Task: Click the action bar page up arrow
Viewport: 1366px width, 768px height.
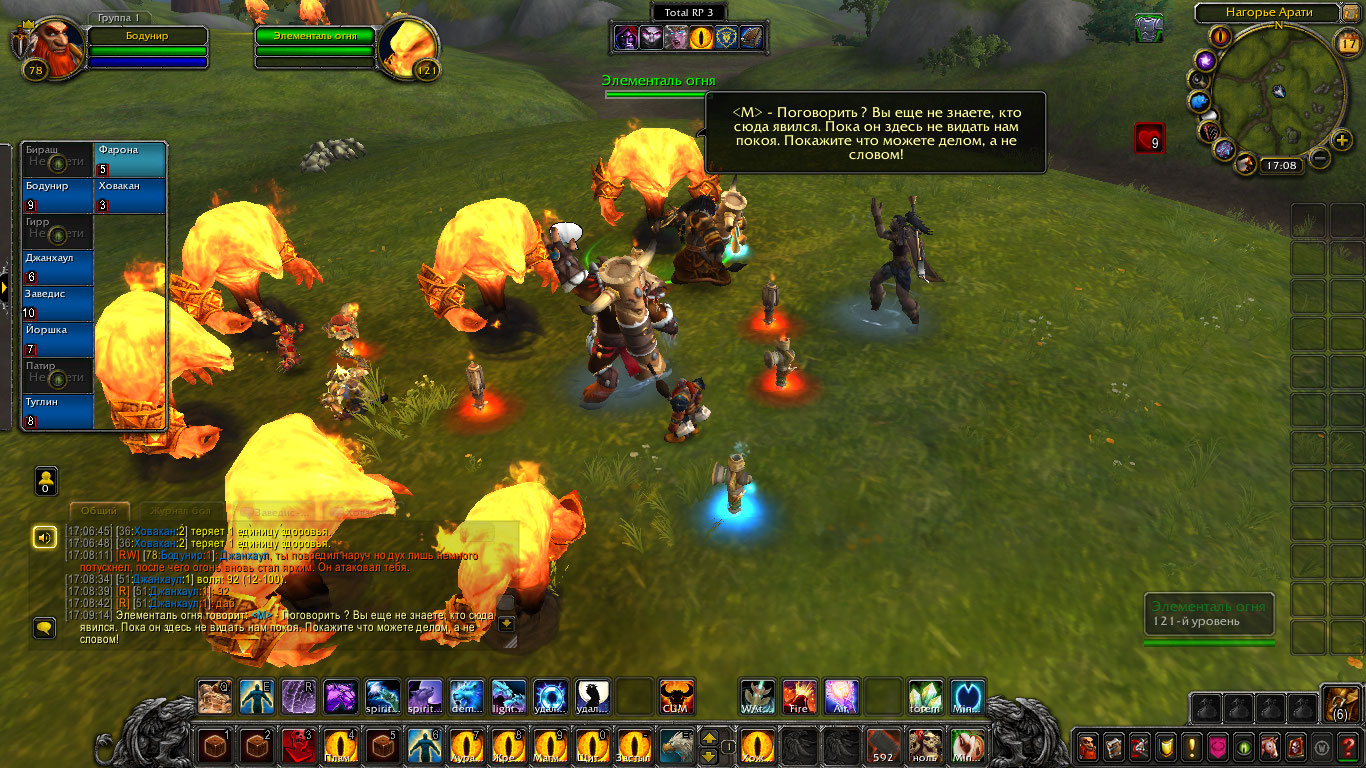Action: (x=709, y=737)
